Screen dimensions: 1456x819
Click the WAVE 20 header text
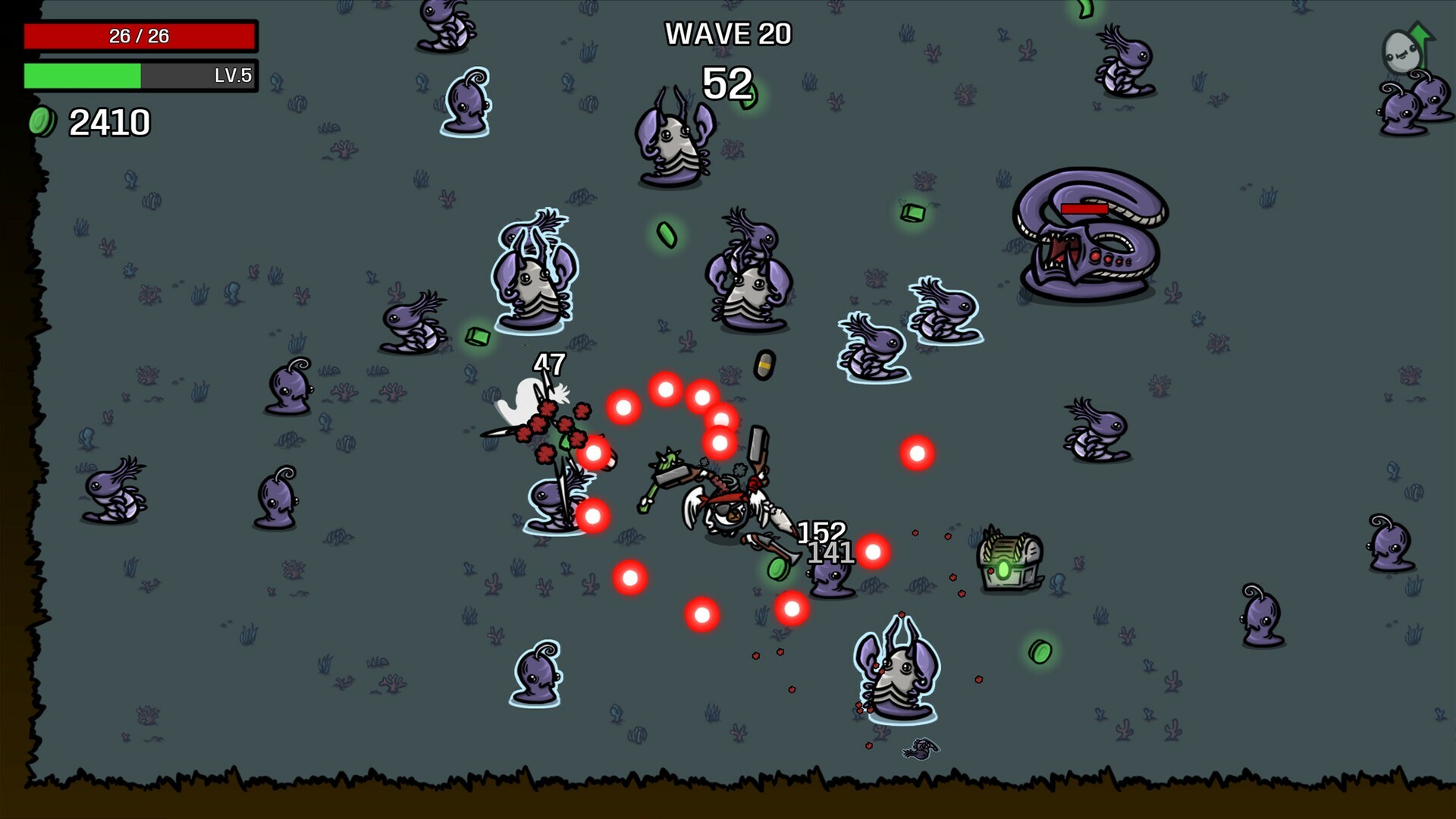pos(727,33)
